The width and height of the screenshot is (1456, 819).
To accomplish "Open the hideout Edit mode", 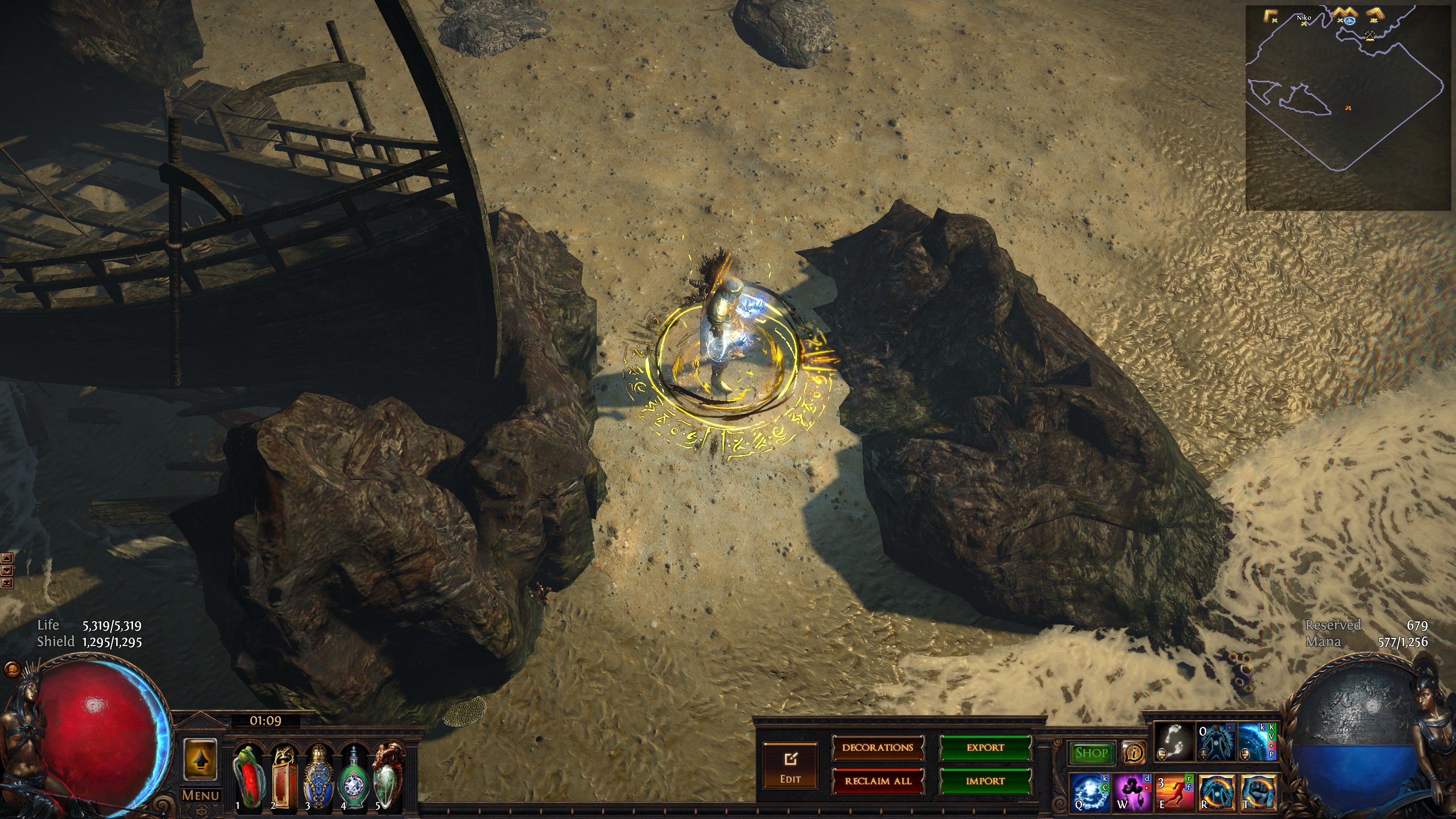I will click(790, 765).
